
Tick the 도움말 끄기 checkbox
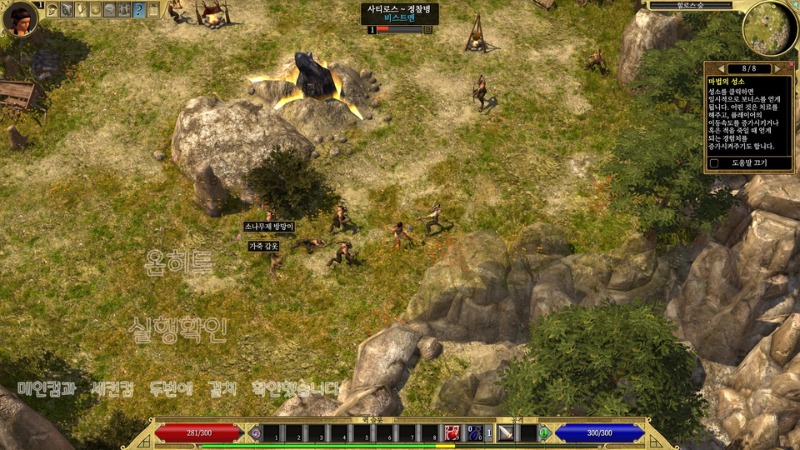pos(714,162)
